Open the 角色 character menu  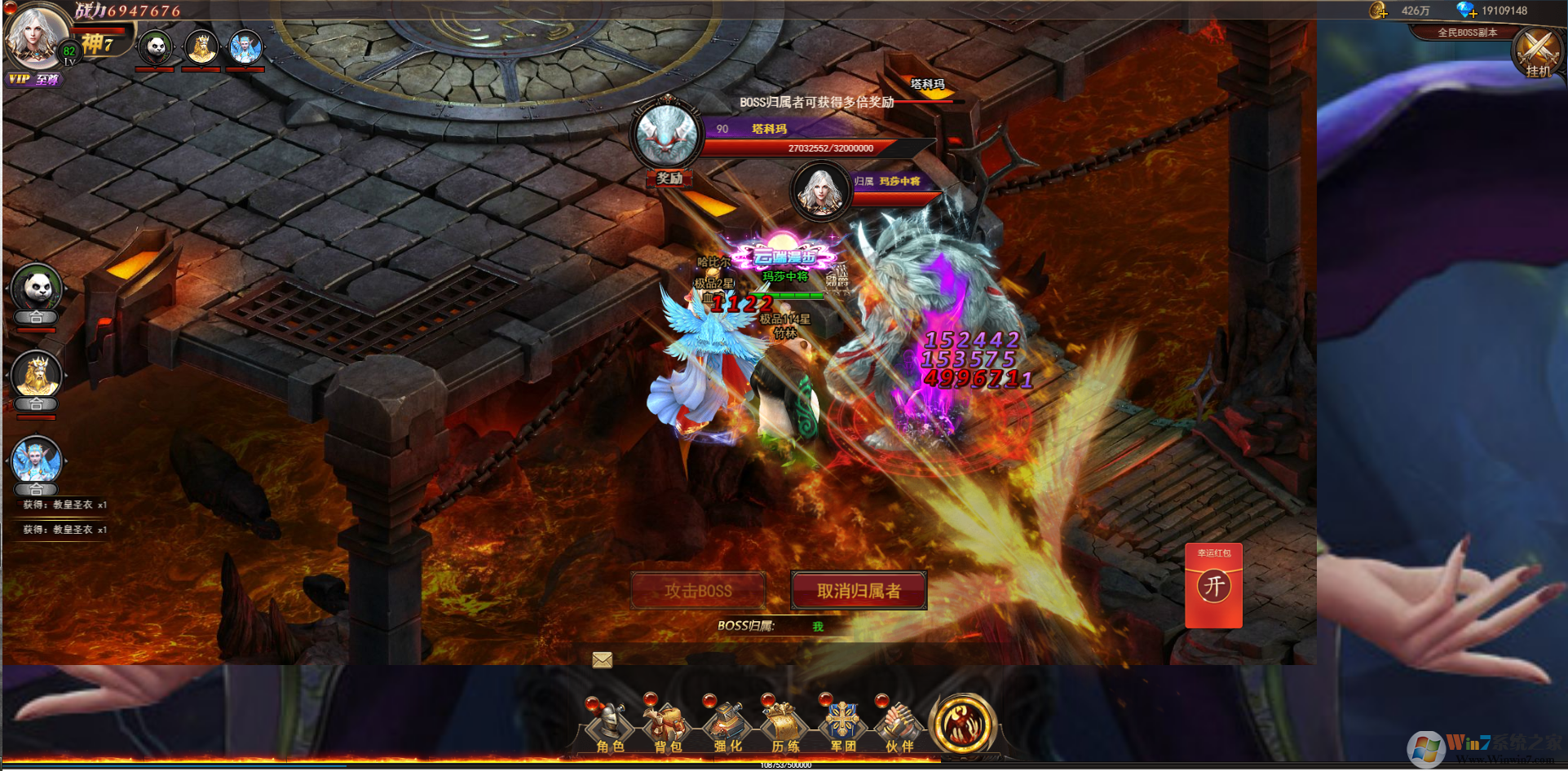pos(609,726)
